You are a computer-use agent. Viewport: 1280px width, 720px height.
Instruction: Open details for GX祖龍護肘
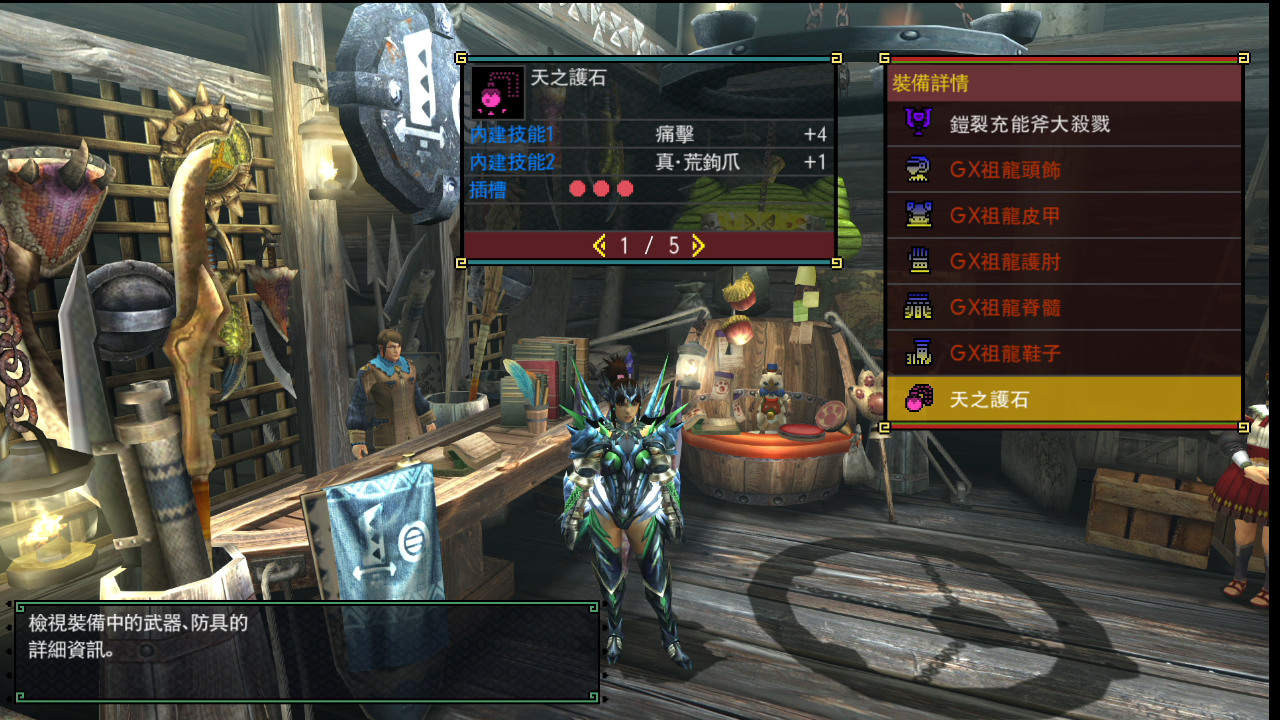click(x=1063, y=262)
